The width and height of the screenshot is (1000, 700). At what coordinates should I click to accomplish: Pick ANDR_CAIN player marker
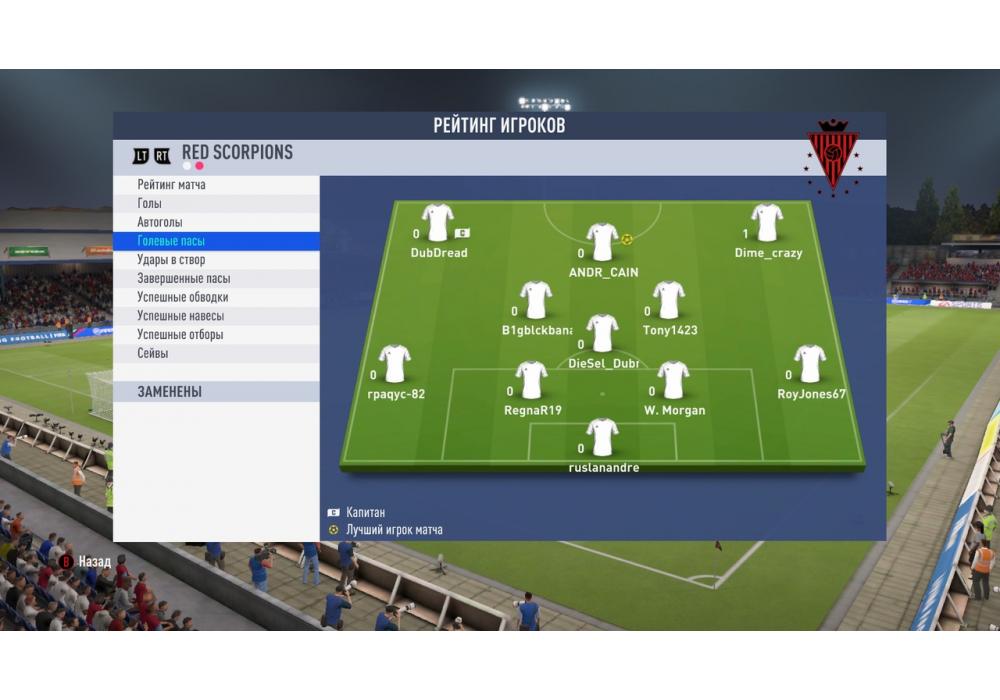602,242
